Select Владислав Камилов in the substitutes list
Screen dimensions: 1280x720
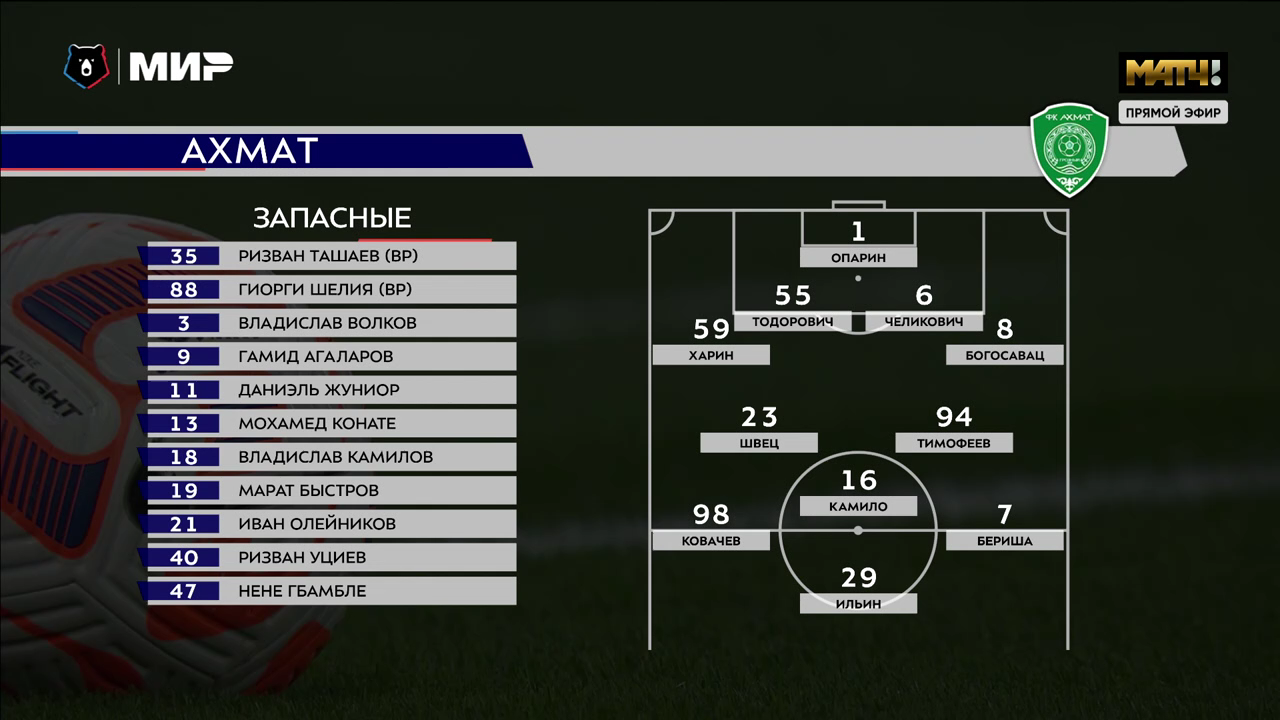(330, 457)
